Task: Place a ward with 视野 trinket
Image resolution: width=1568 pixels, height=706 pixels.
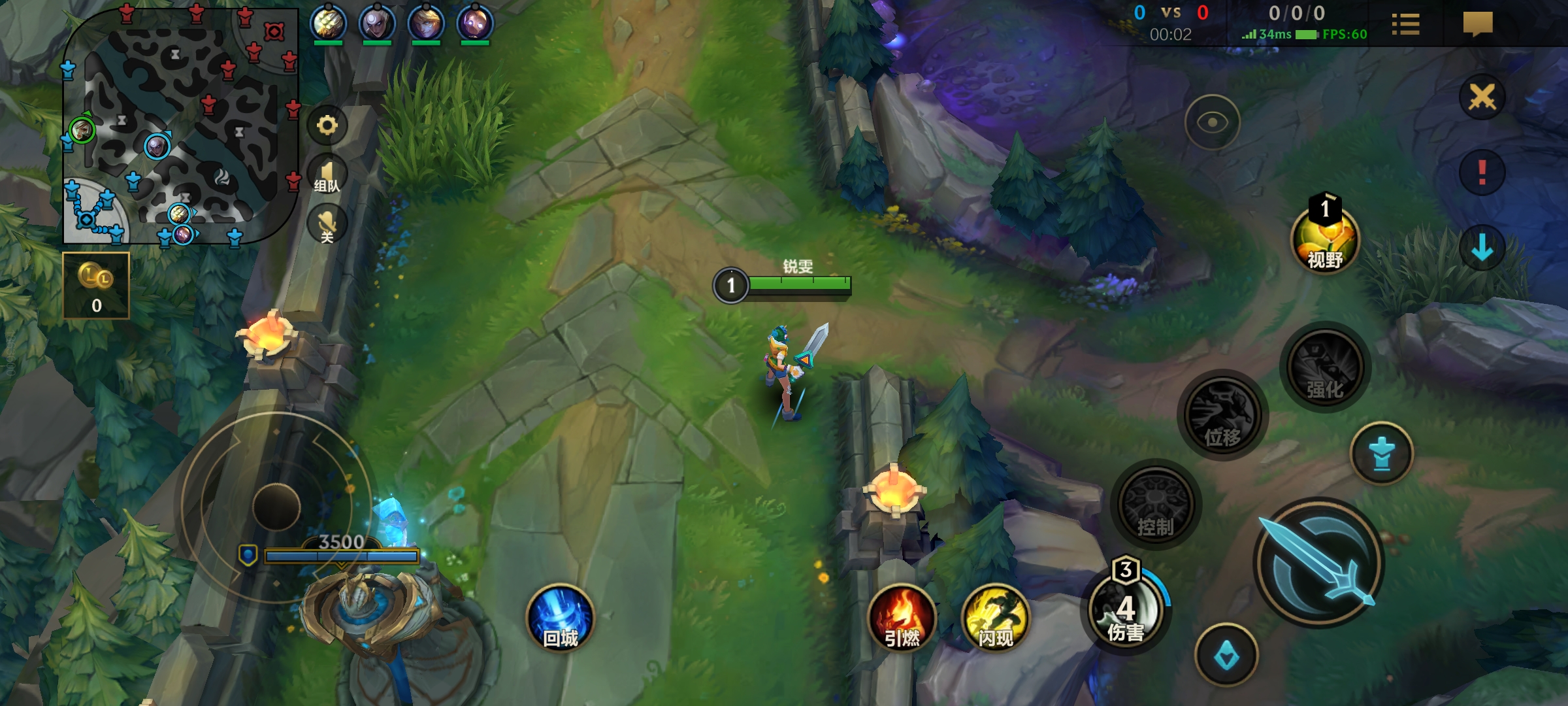Action: tap(1325, 239)
